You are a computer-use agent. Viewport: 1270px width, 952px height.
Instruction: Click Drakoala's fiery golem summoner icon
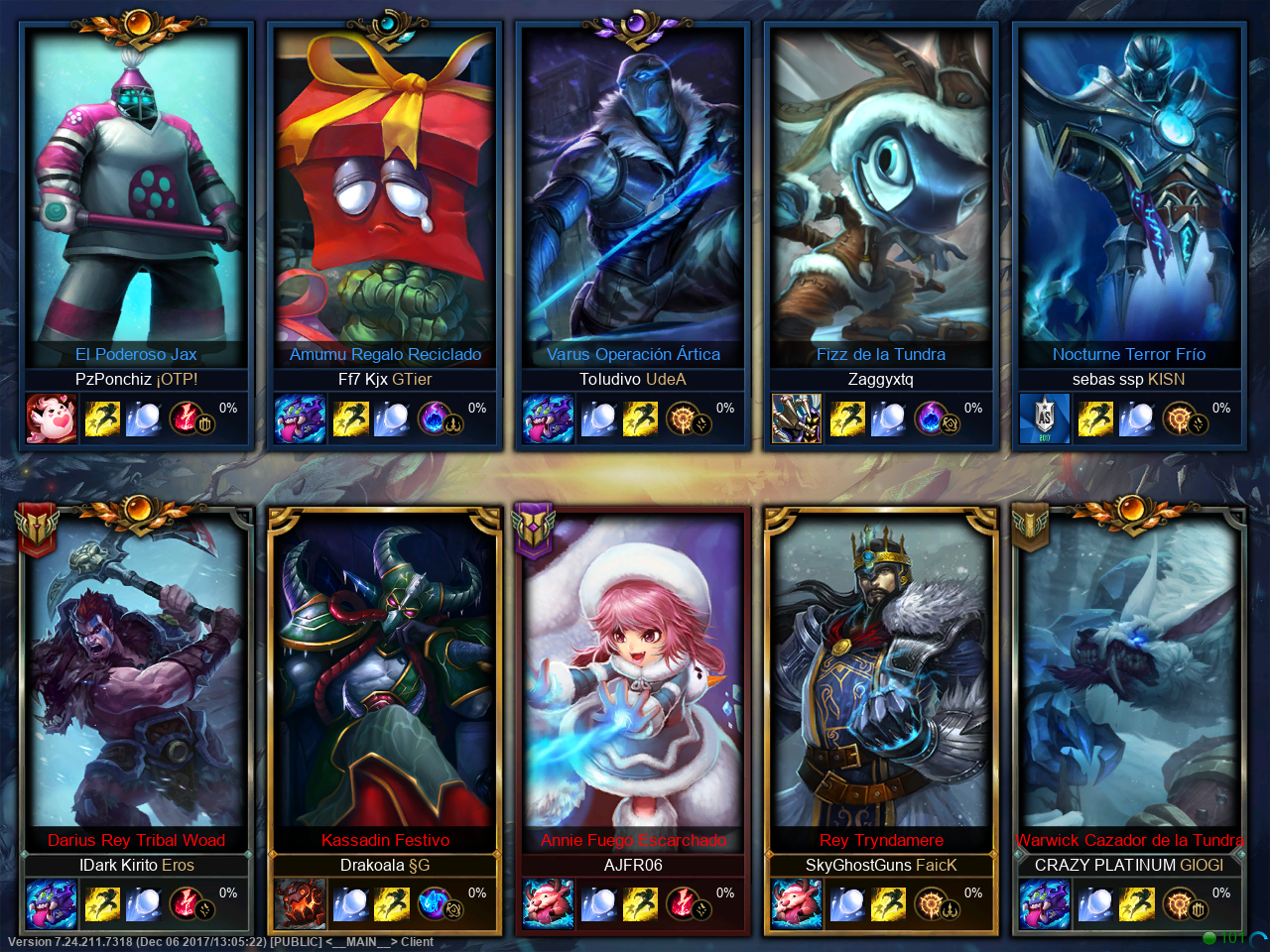(300, 903)
